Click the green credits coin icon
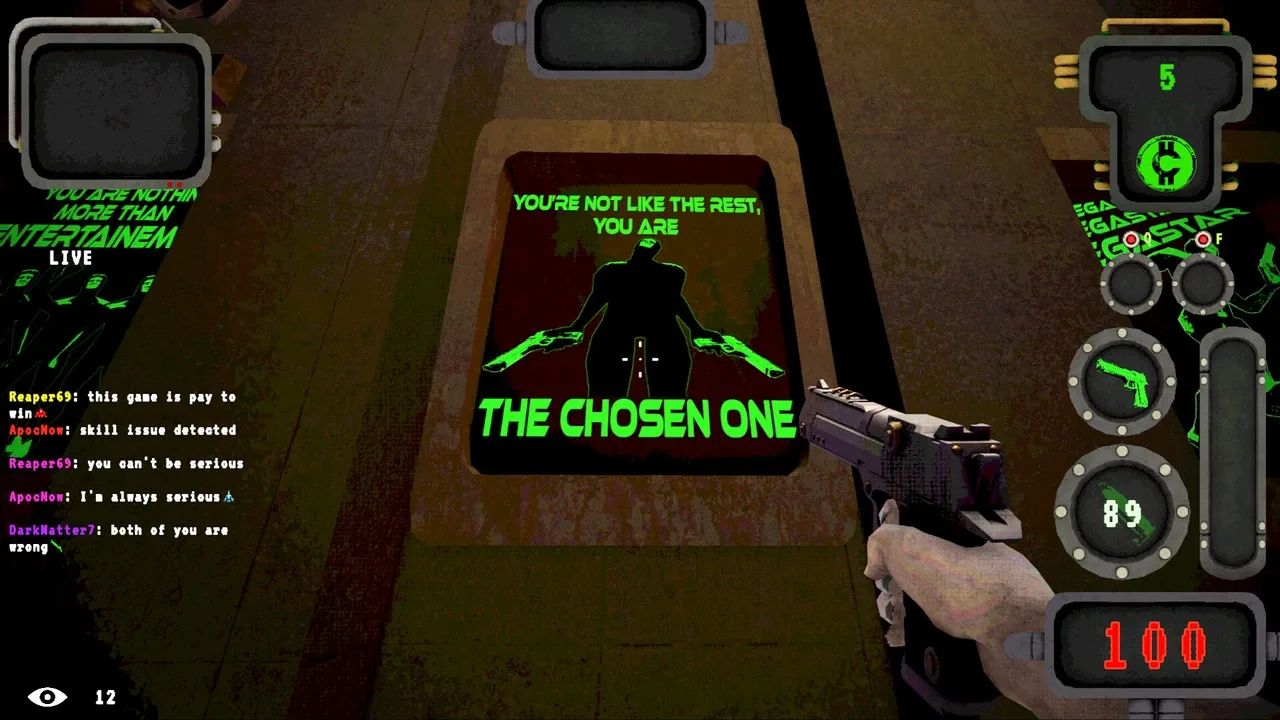The image size is (1280, 720). click(x=1167, y=163)
